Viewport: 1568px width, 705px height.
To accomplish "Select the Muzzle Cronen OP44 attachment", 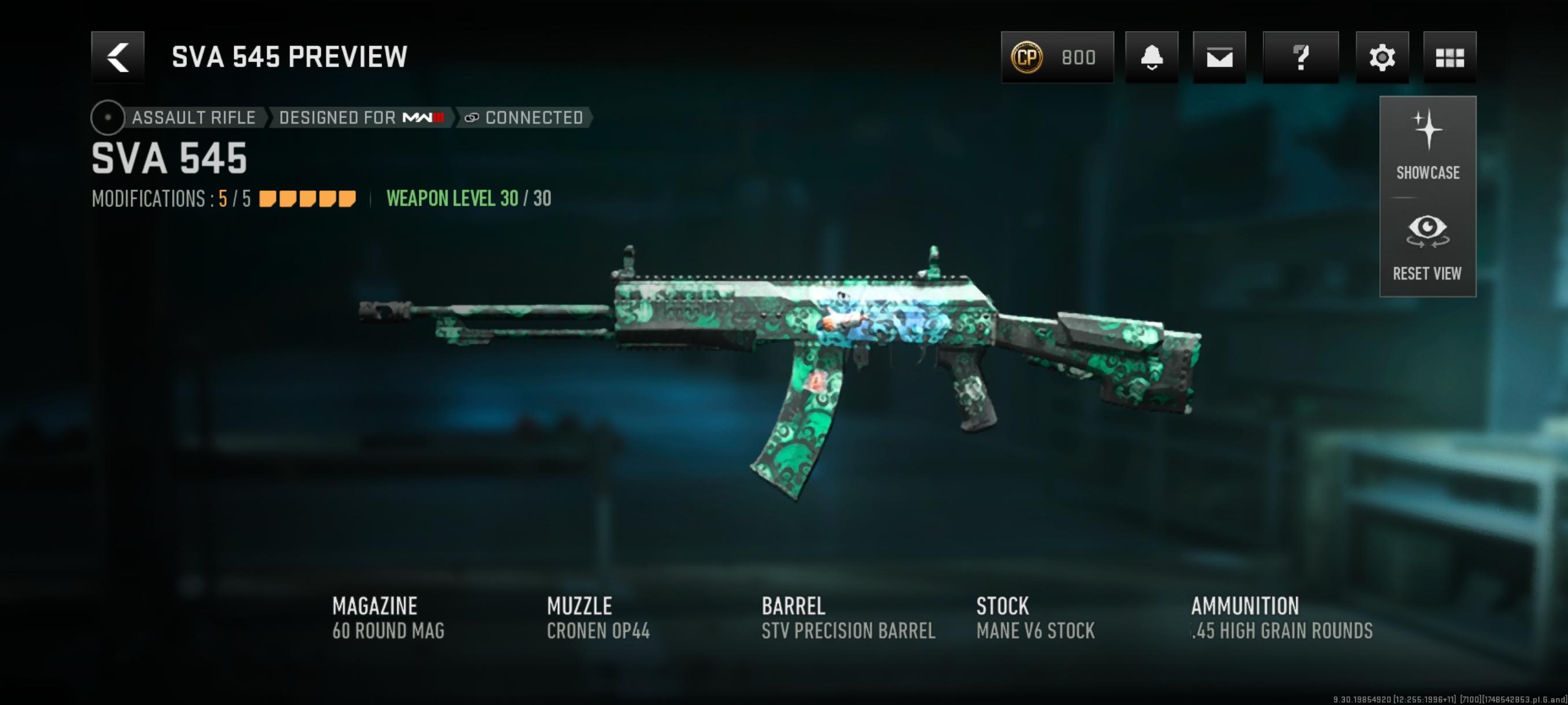I will (x=598, y=618).
